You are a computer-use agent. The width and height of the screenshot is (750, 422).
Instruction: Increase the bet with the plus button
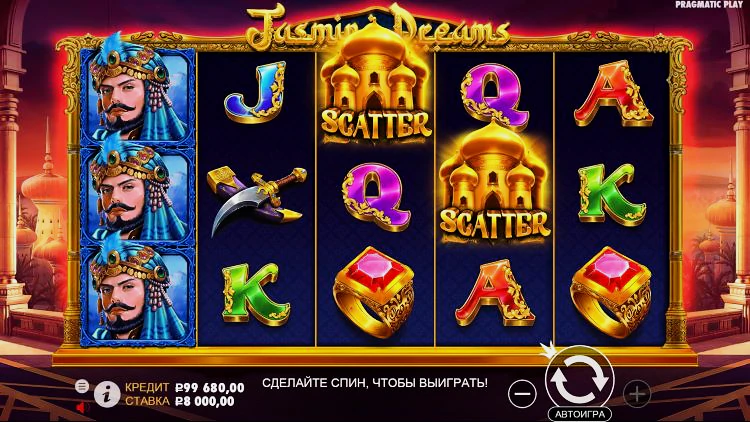[637, 393]
